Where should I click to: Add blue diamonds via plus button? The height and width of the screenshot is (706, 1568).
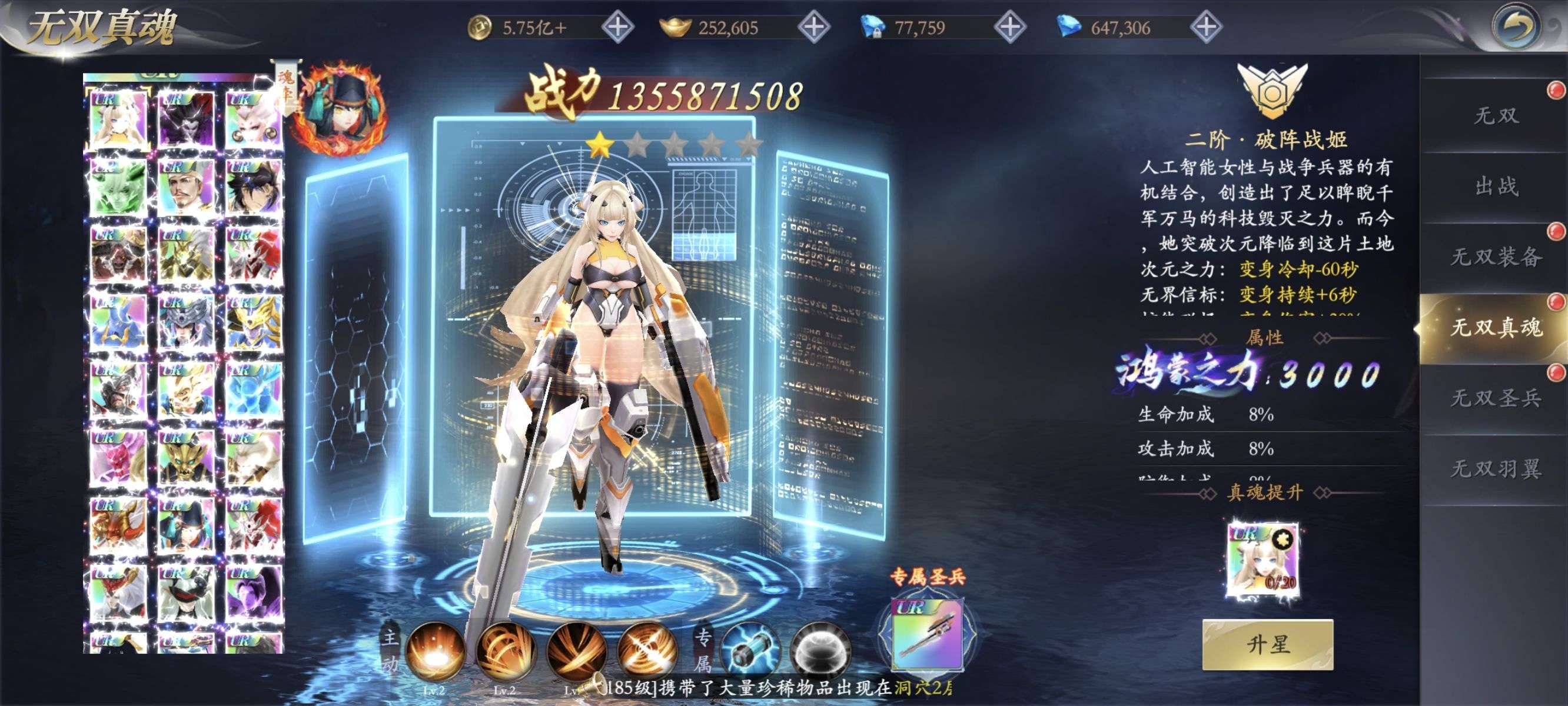[1206, 28]
